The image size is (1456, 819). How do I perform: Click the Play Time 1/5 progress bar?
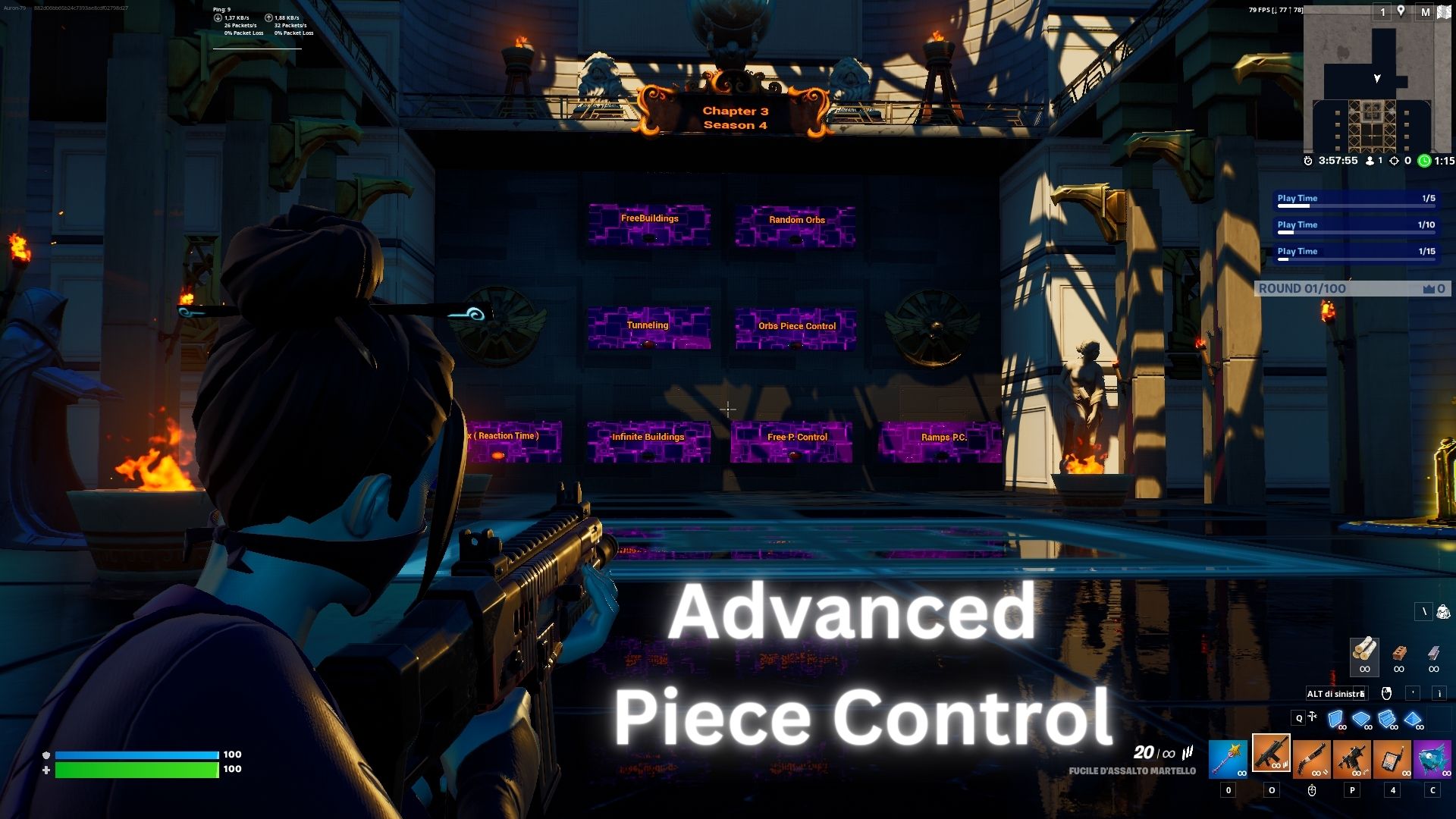click(1355, 199)
